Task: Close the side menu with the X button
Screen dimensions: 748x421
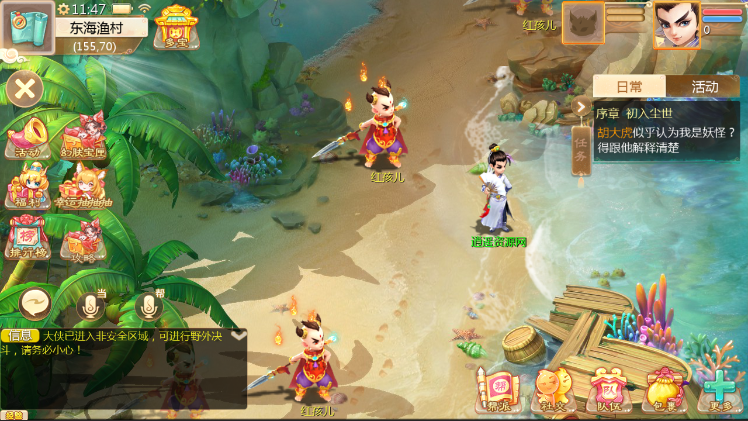Action: click(24, 90)
